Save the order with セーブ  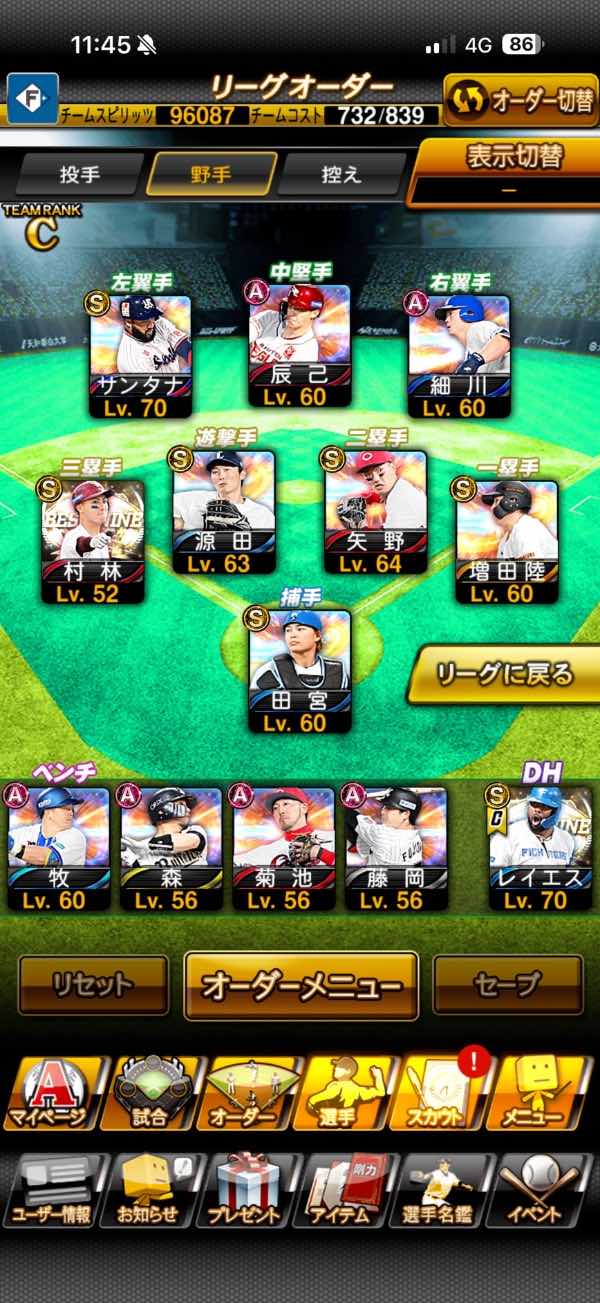[x=507, y=985]
